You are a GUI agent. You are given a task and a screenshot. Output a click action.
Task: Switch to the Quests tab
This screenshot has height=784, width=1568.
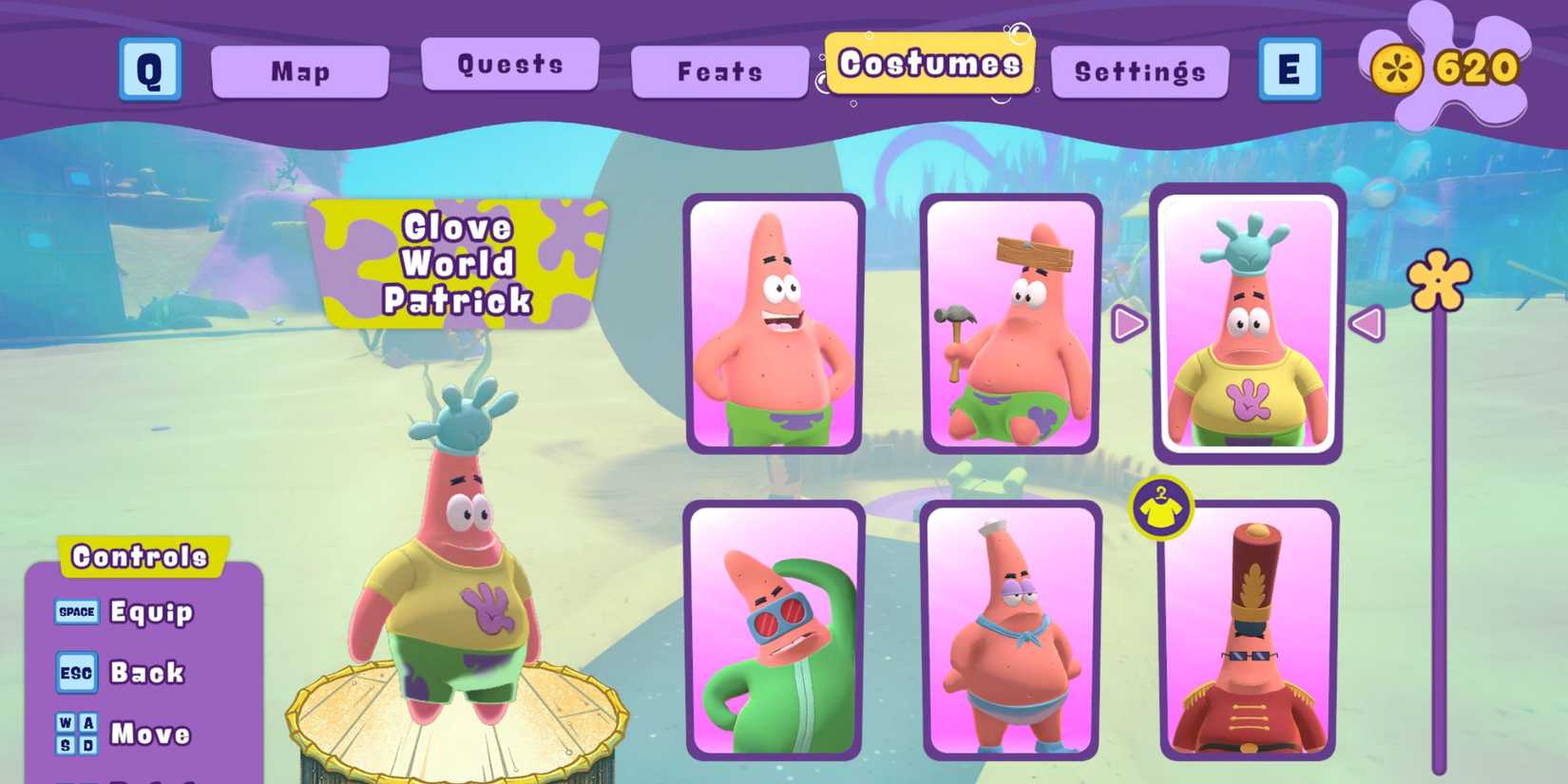tap(510, 65)
